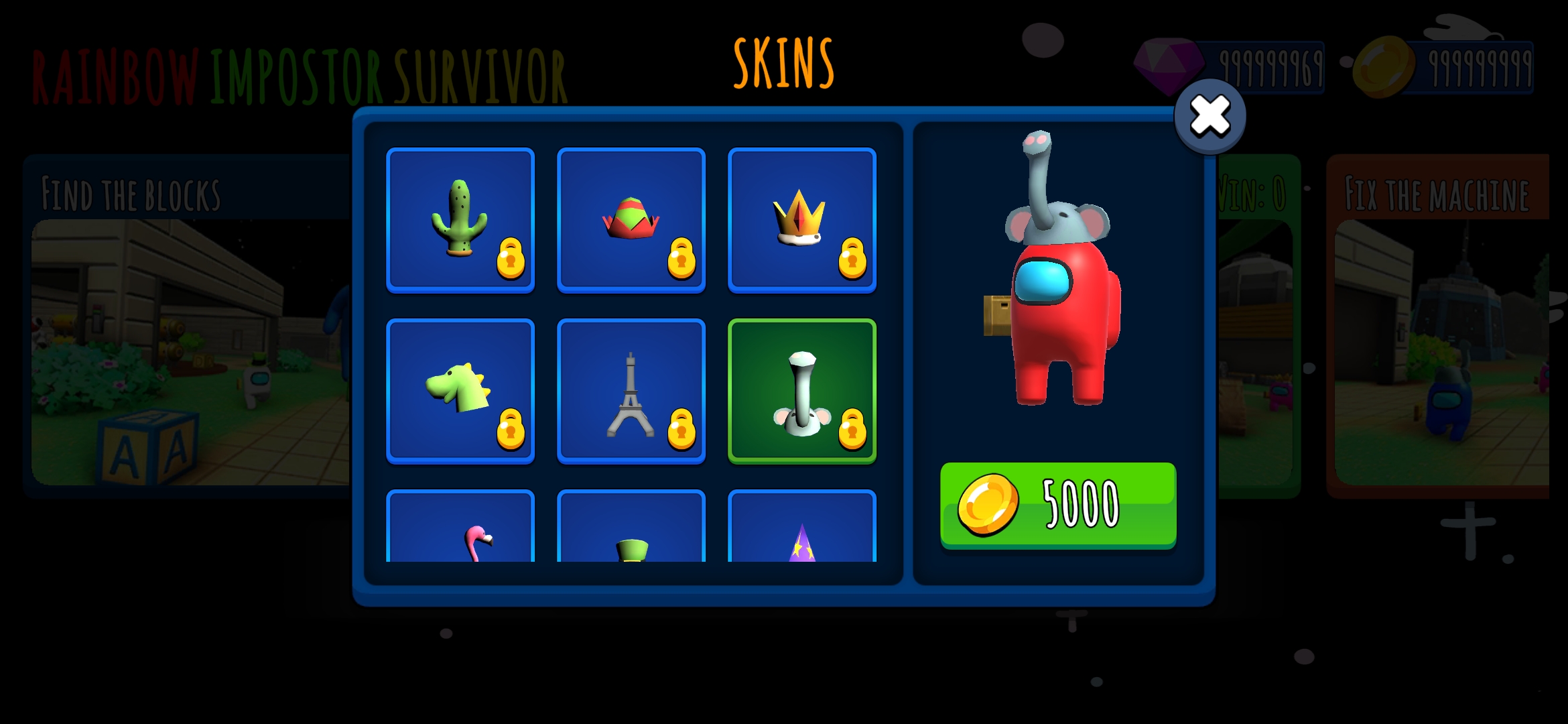
Task: Pick the green top hat skin
Action: pyautogui.click(x=631, y=529)
